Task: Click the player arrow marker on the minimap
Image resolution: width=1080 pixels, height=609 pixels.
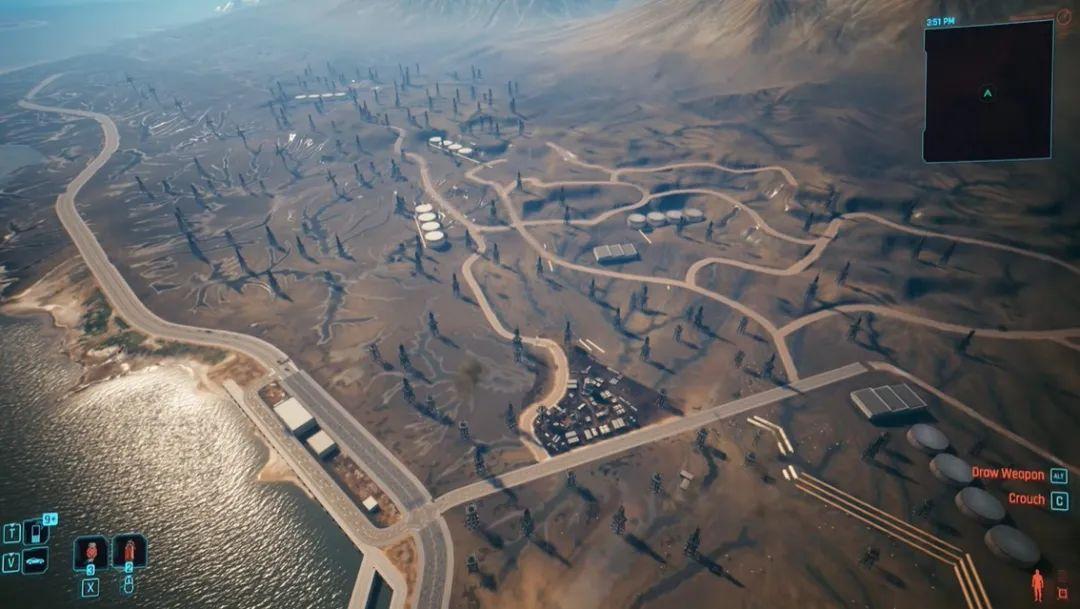Action: pyautogui.click(x=987, y=93)
